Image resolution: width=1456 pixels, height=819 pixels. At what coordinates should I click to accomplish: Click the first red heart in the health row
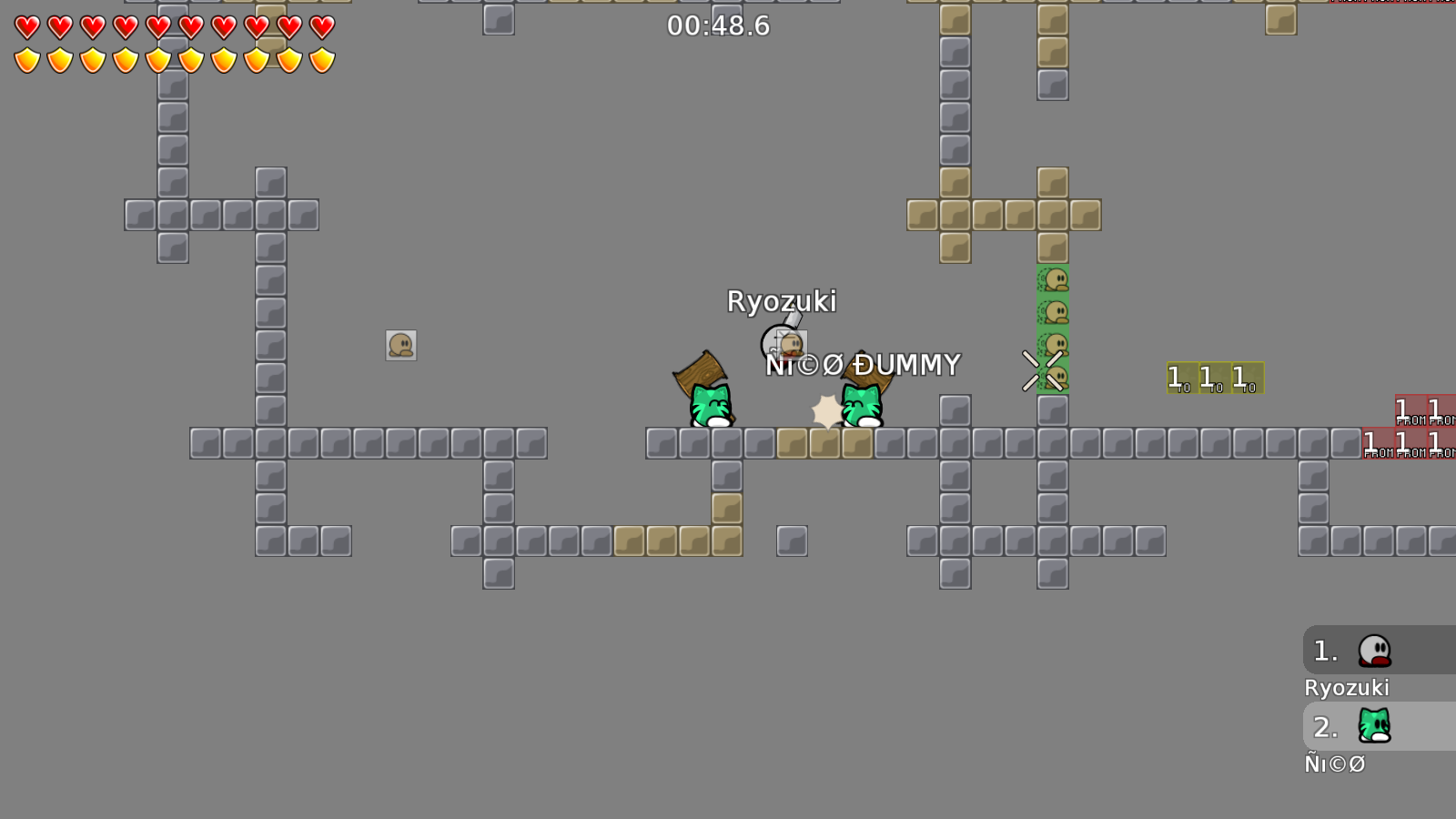pos(25,27)
